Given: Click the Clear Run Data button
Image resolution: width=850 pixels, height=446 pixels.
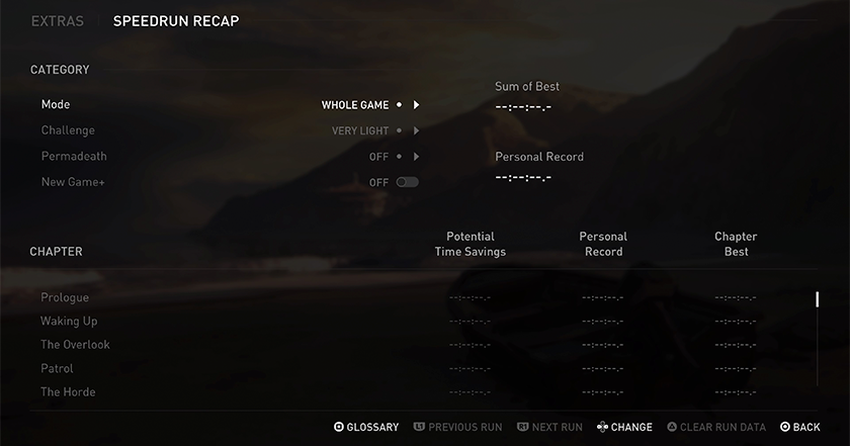Looking at the screenshot, I should (x=716, y=427).
